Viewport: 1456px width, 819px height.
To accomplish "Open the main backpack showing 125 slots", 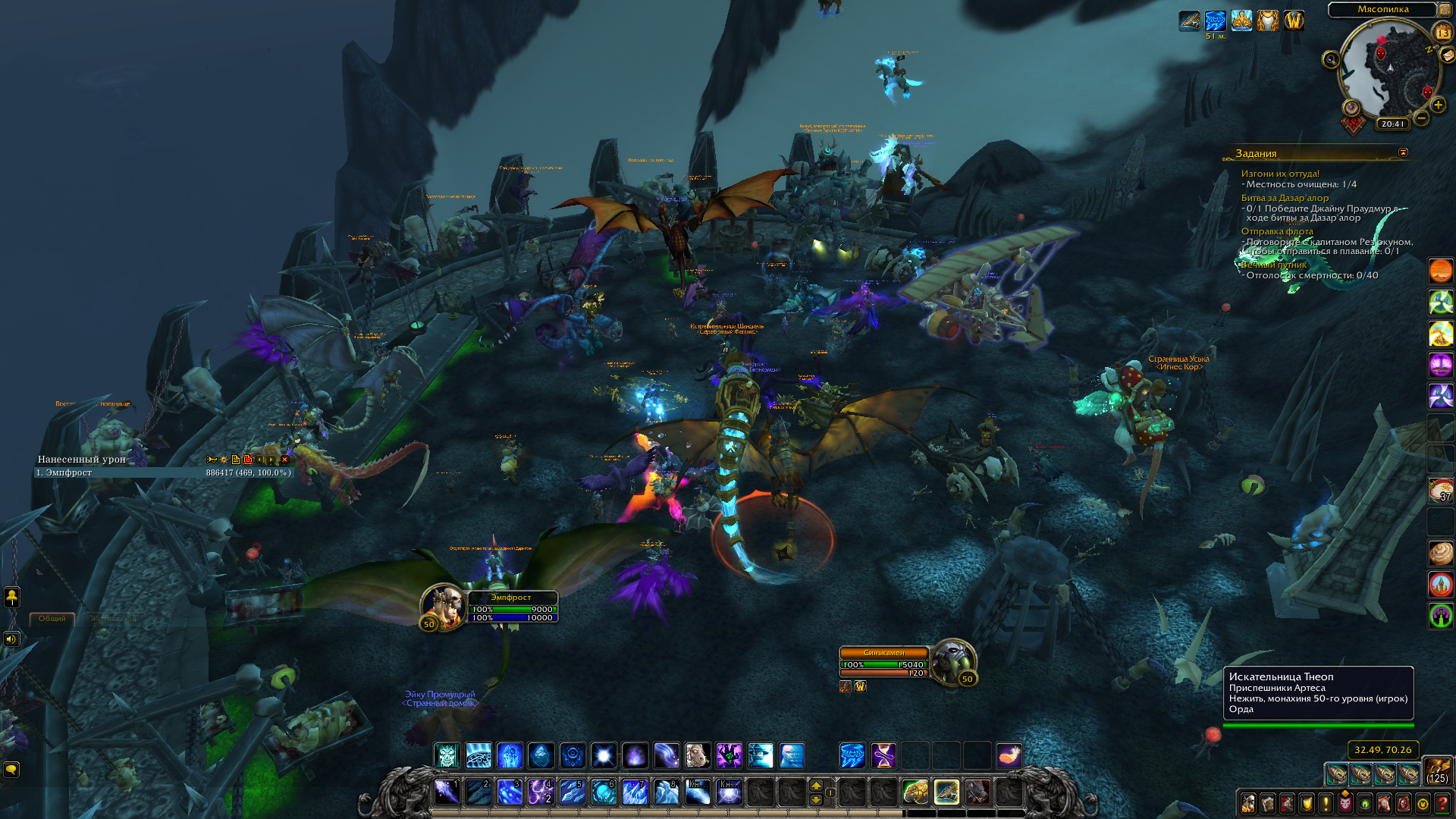I will (x=1437, y=771).
